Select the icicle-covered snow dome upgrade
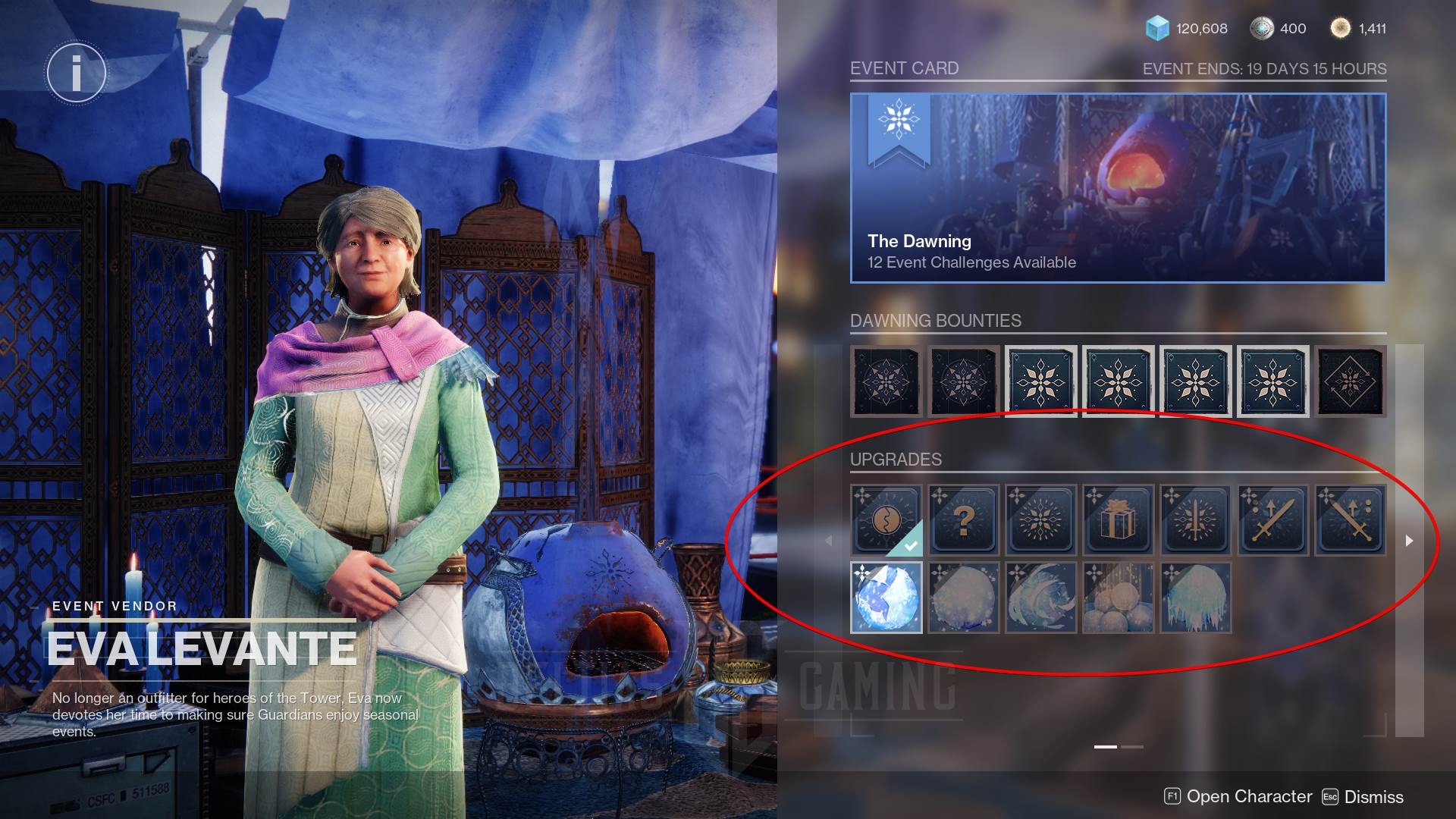The width and height of the screenshot is (1456, 819). pos(1195,598)
